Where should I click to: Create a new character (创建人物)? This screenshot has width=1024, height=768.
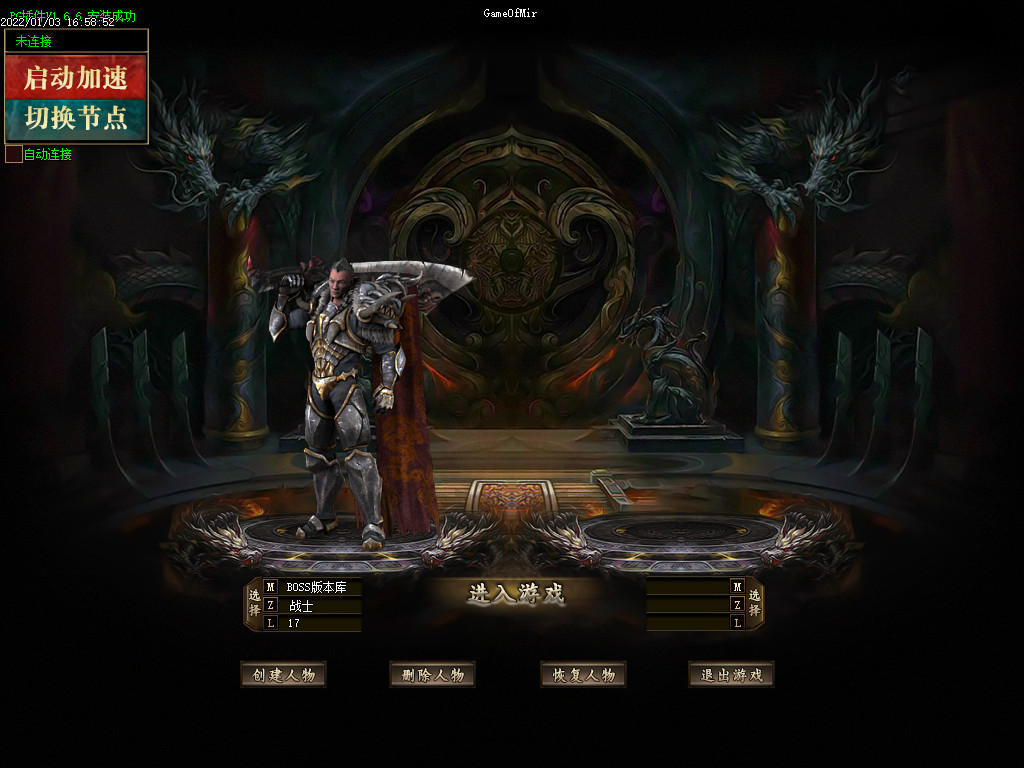click(284, 675)
